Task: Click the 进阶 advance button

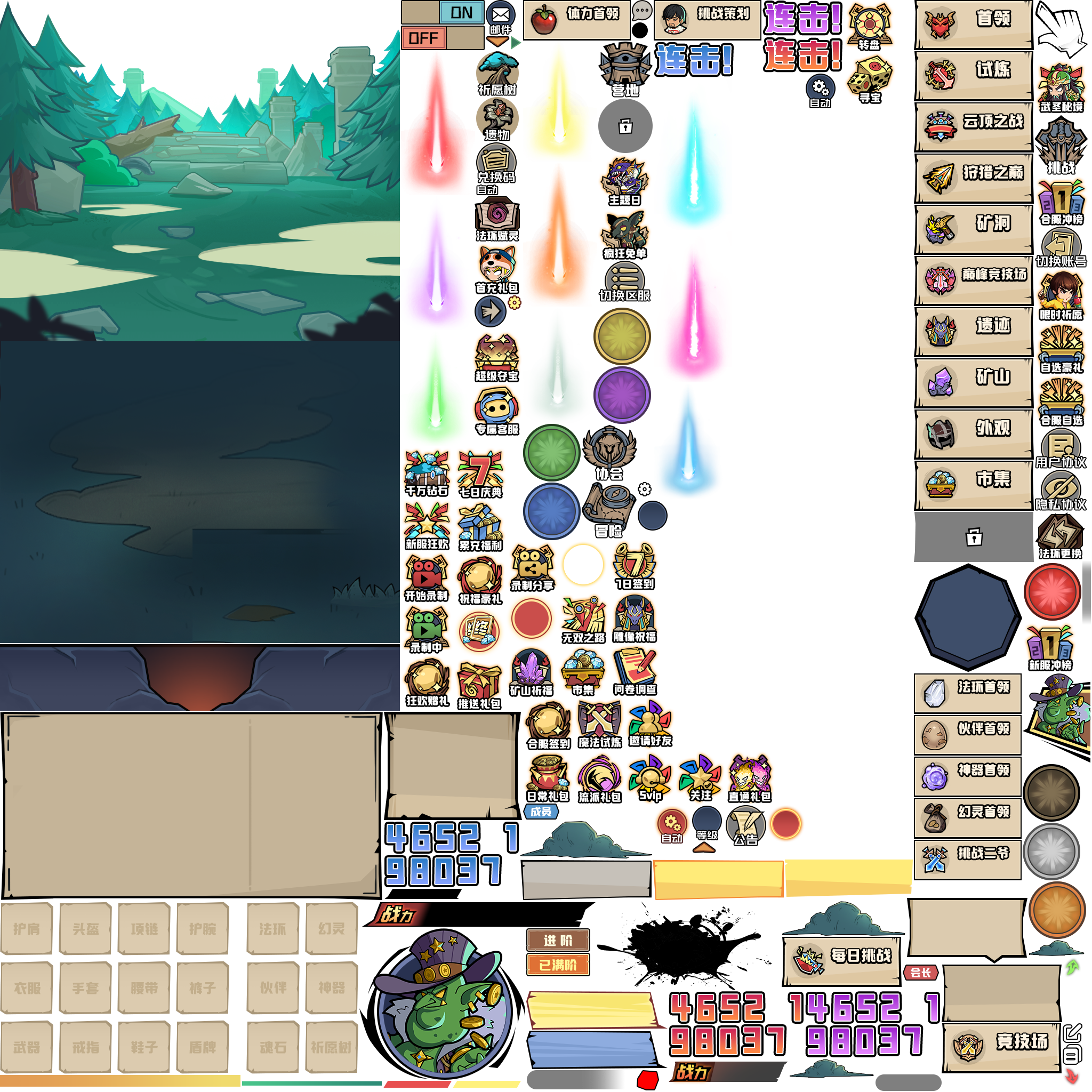Action: click(x=558, y=941)
